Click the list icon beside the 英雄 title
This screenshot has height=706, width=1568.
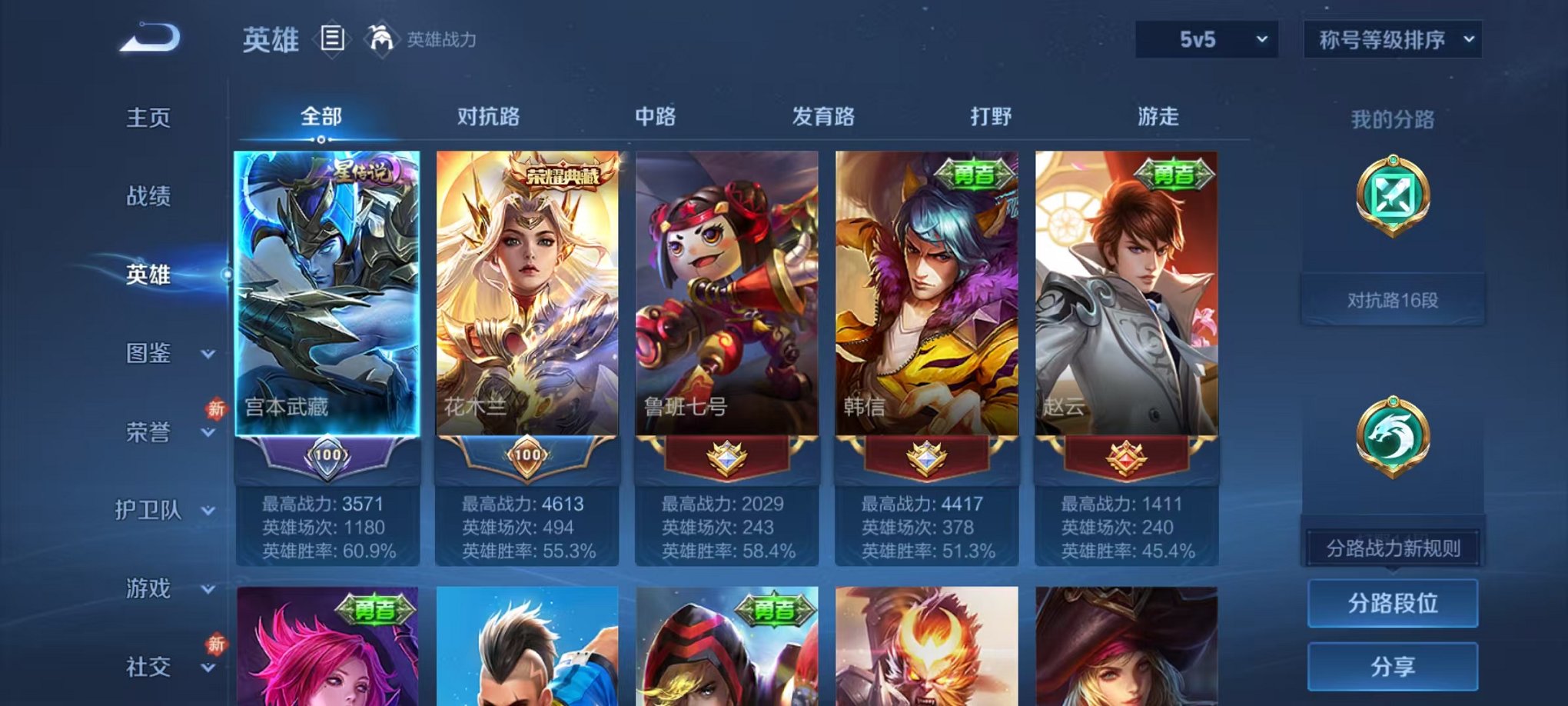331,38
